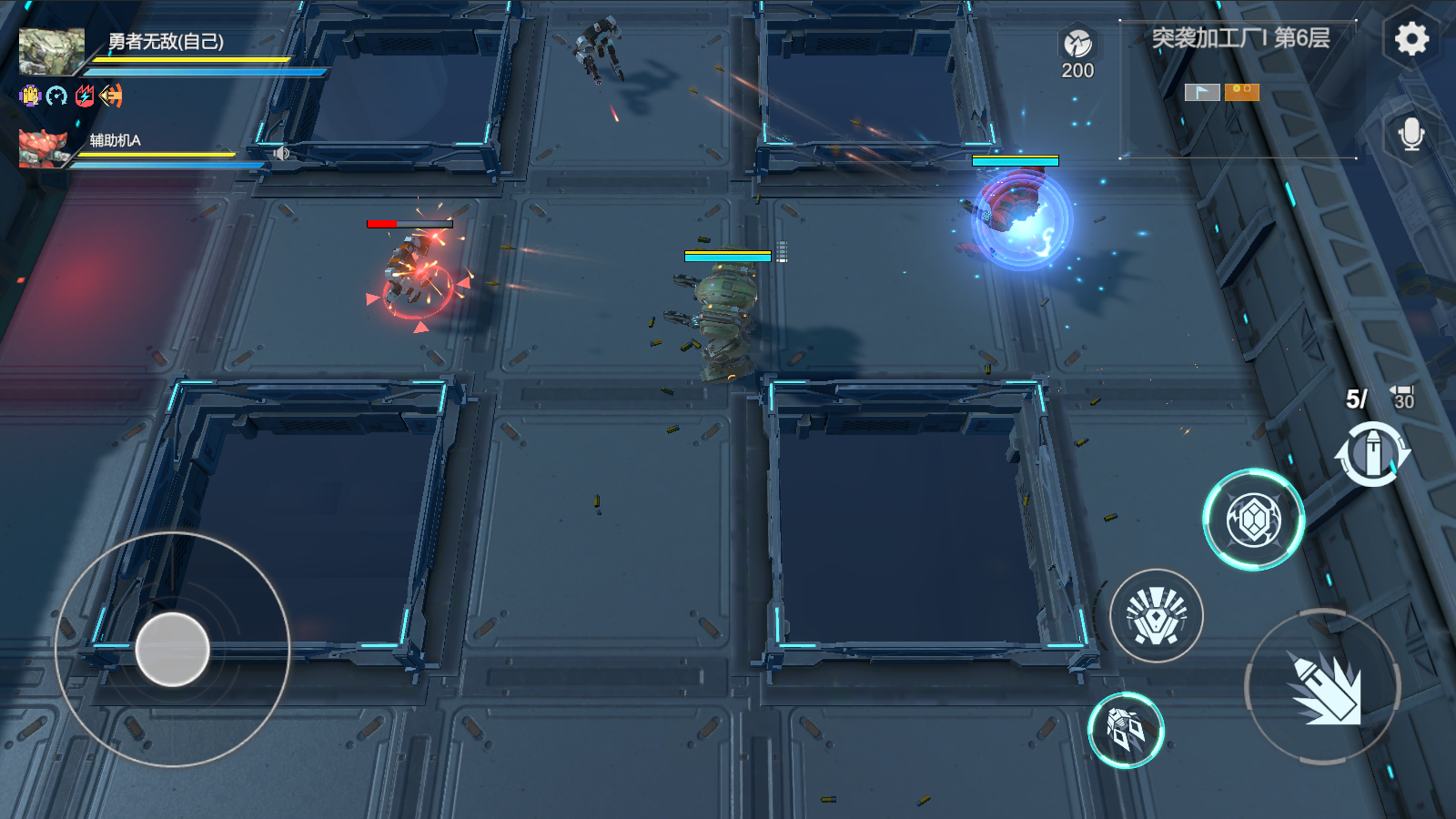Screen dimensions: 1456x819
Task: Tap the hexagon currency icon showing 200
Action: [x=1076, y=43]
